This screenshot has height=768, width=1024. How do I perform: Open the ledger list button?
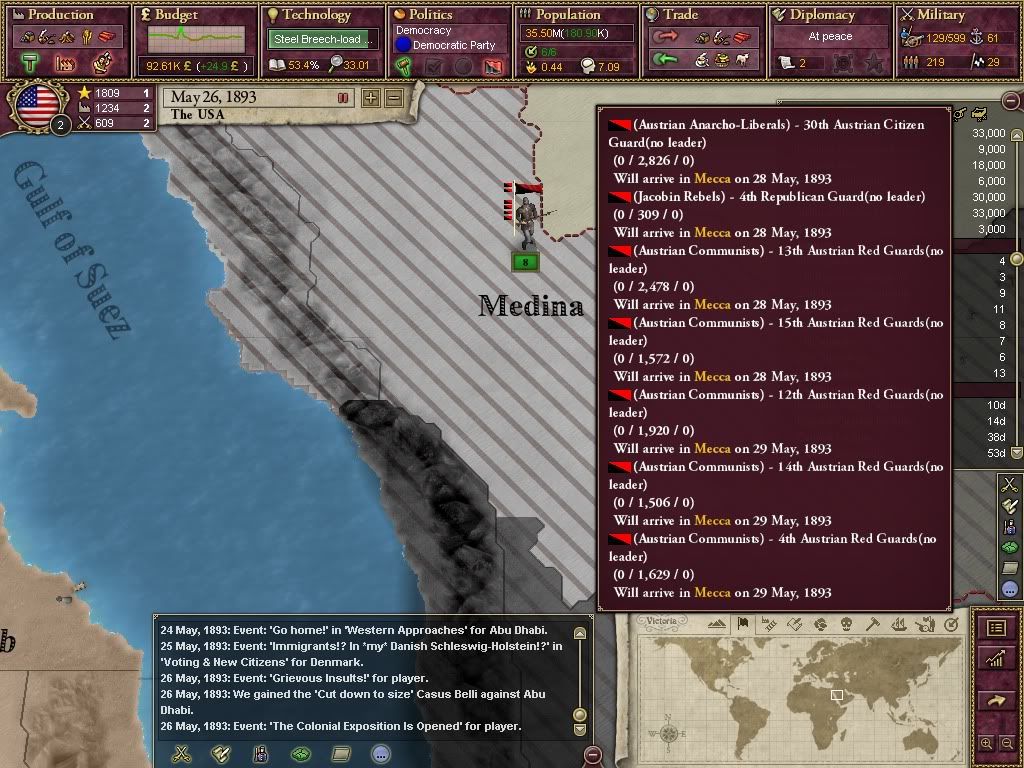pyautogui.click(x=996, y=628)
